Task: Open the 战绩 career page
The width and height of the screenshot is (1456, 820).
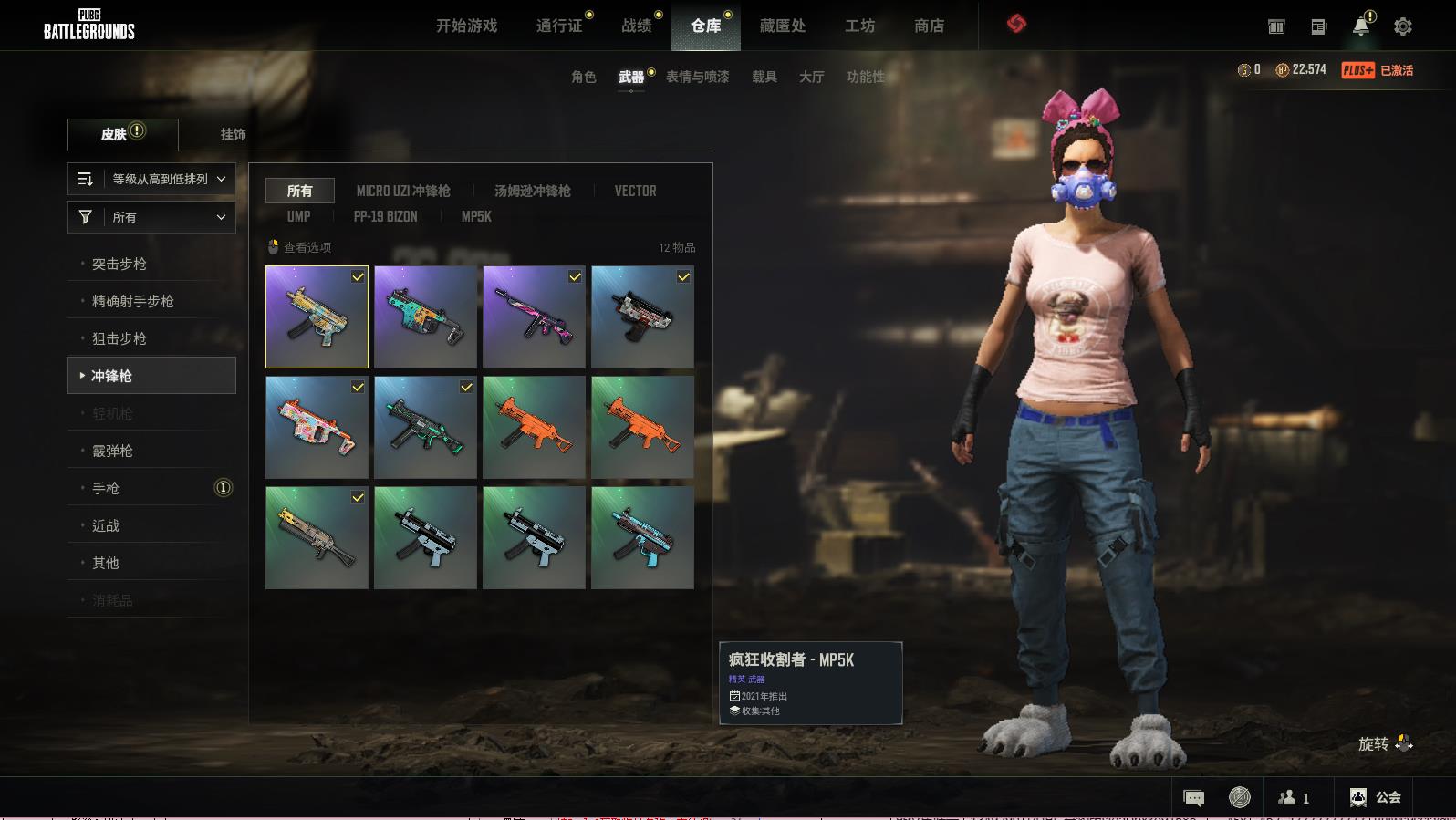Action: [x=637, y=26]
